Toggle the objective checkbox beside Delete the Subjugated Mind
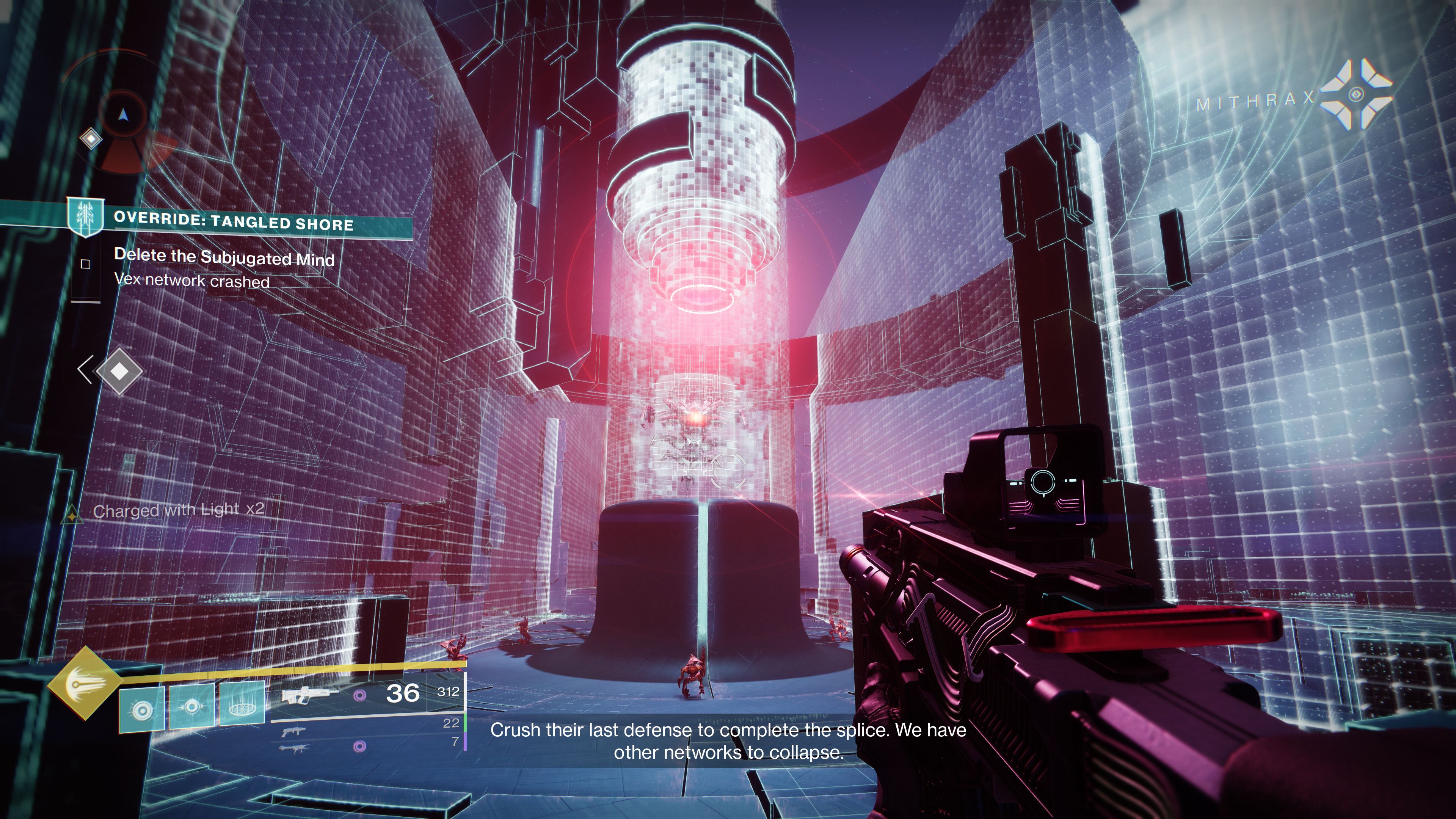 tap(86, 264)
